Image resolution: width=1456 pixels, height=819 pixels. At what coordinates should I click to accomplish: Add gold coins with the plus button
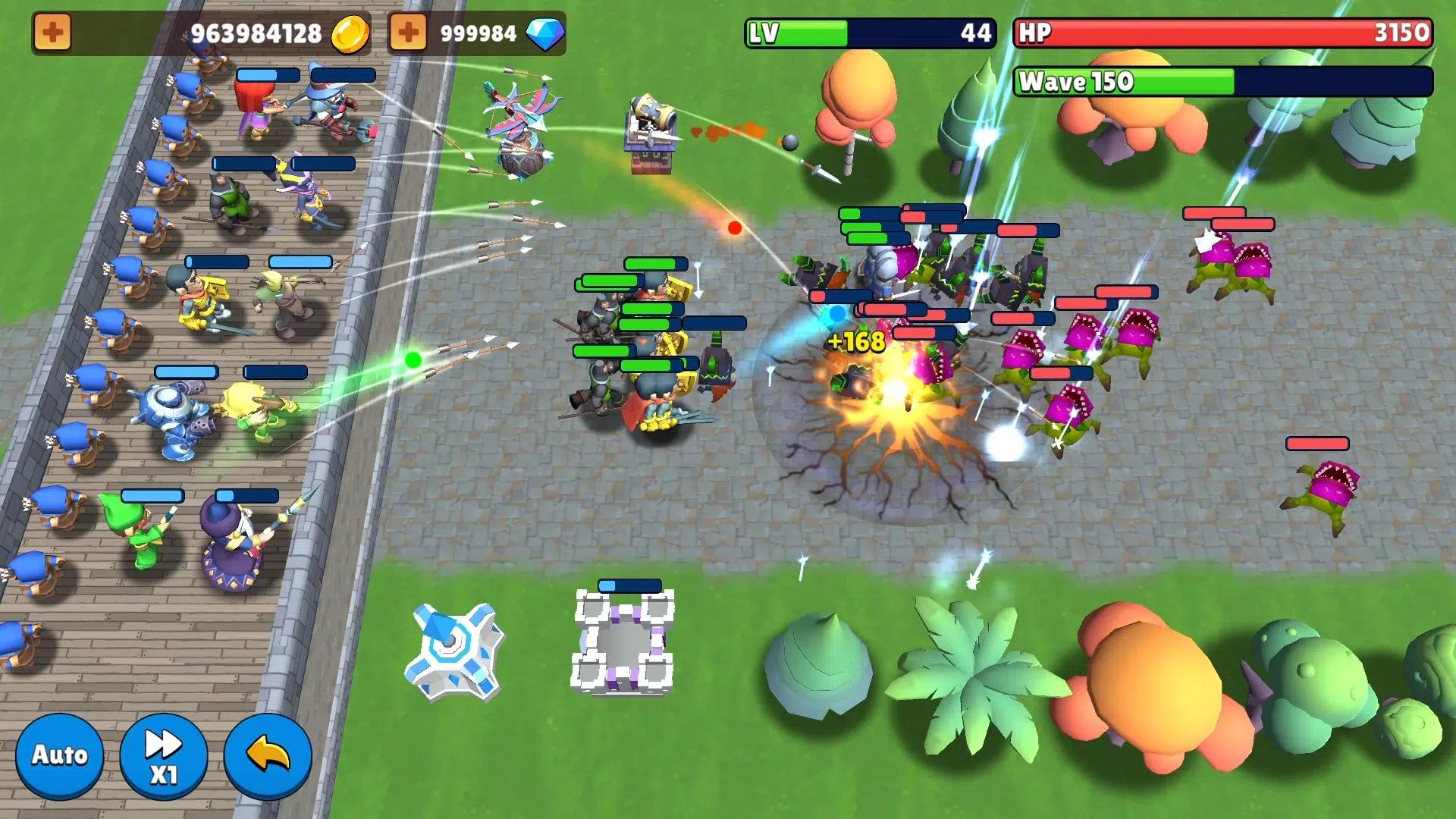tap(52, 33)
